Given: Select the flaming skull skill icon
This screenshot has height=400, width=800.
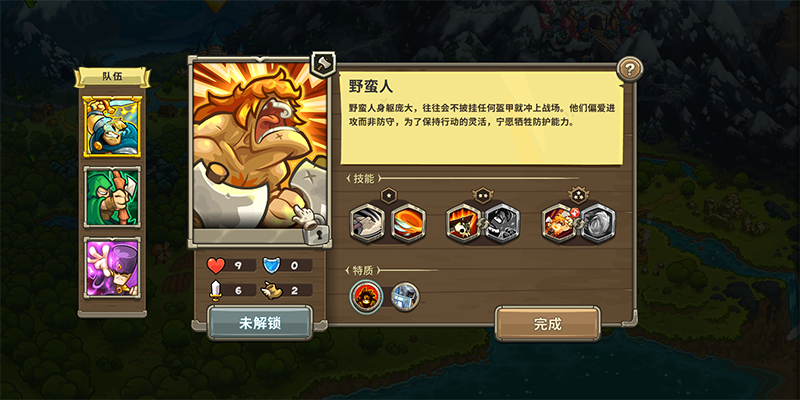Looking at the screenshot, I should click(x=464, y=222).
